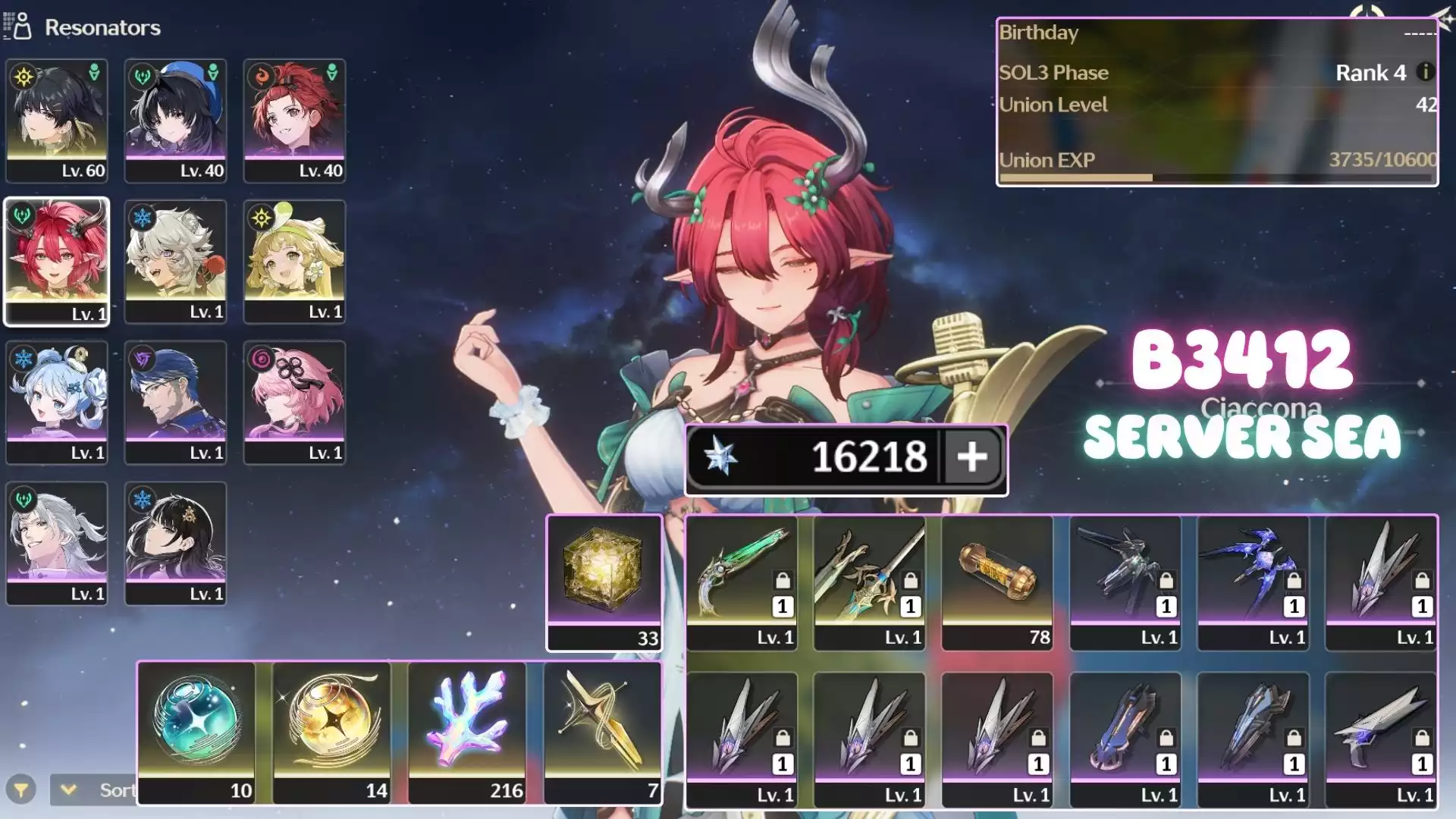Select the white coral item with 216
Screen dimensions: 1456x819
467,733
